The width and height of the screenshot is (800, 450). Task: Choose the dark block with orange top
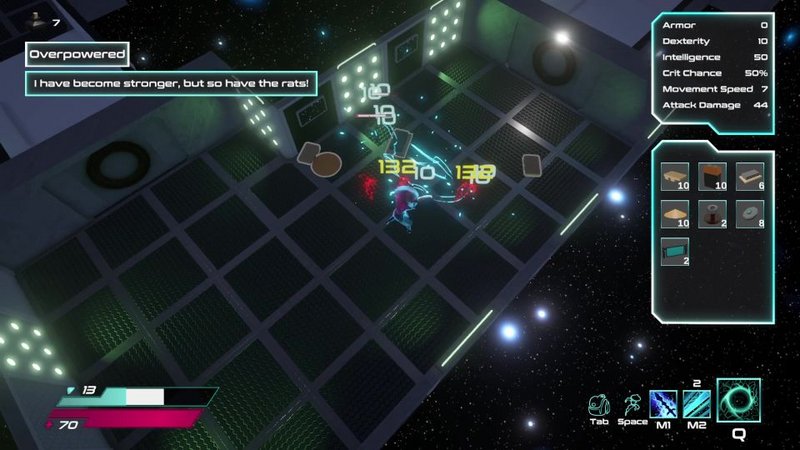(712, 176)
